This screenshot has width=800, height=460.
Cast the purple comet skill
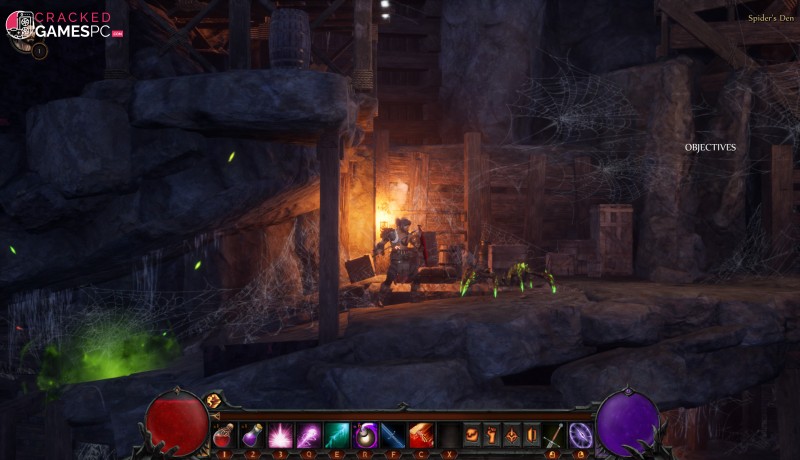[309, 435]
